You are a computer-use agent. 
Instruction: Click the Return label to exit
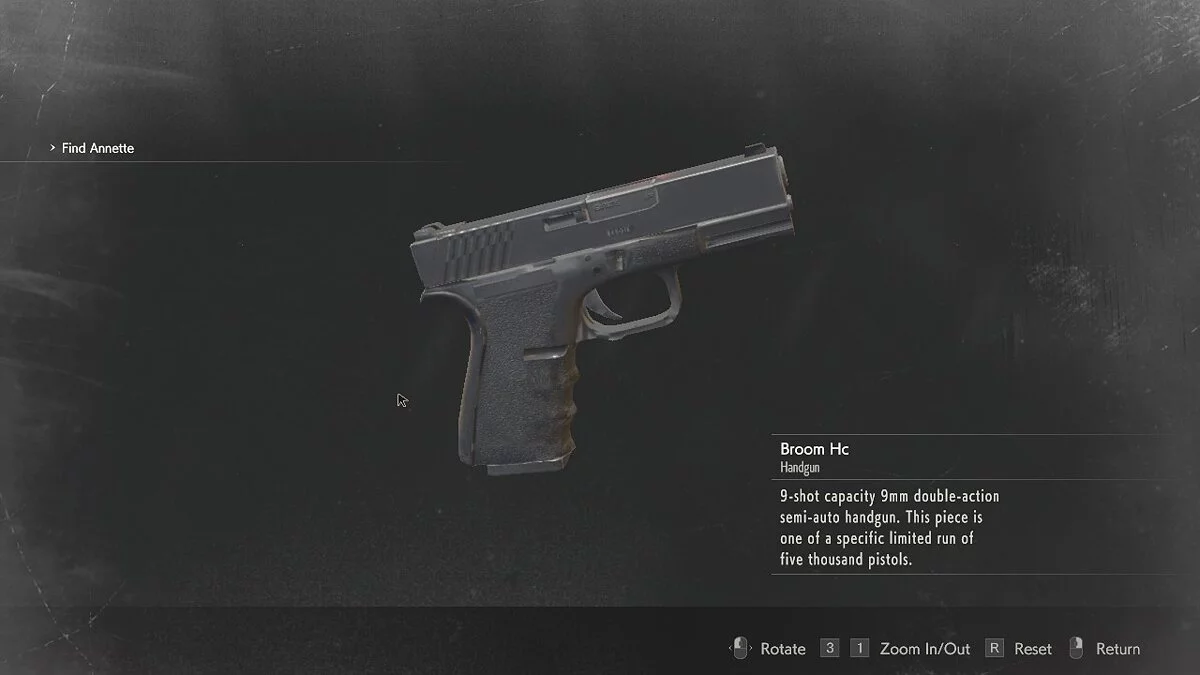click(x=1117, y=649)
